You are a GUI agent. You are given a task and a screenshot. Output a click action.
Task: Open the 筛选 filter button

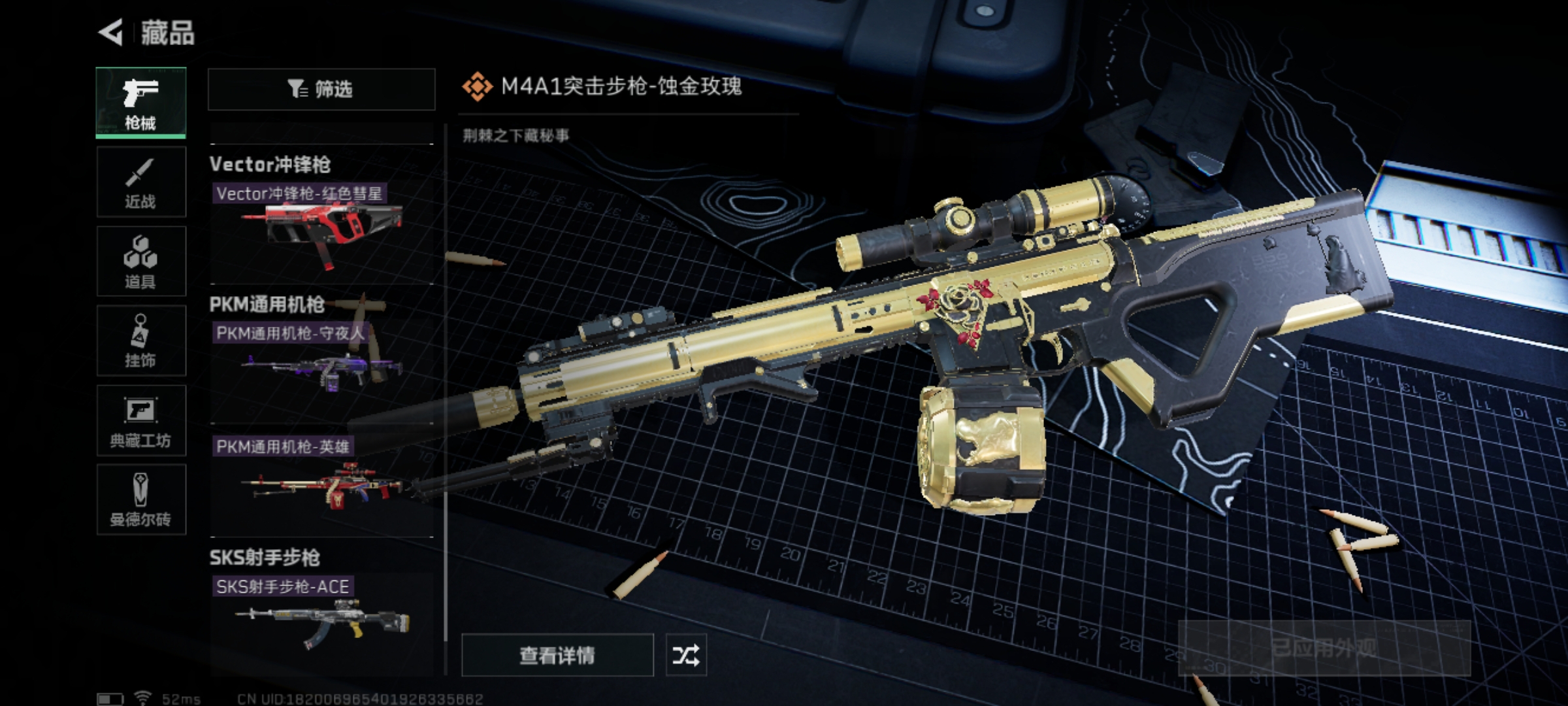[321, 89]
